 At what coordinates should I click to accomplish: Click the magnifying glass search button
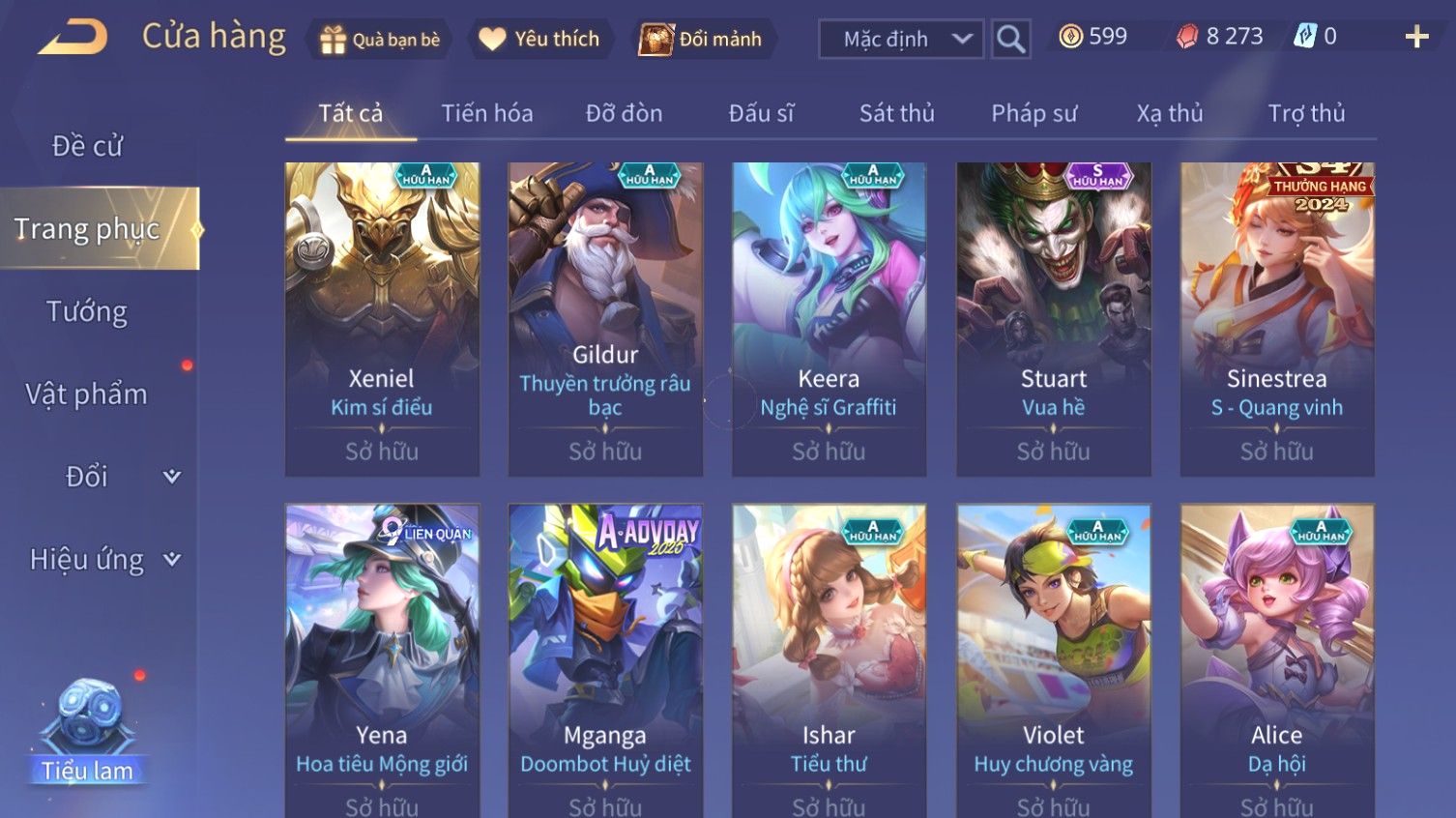click(1010, 40)
